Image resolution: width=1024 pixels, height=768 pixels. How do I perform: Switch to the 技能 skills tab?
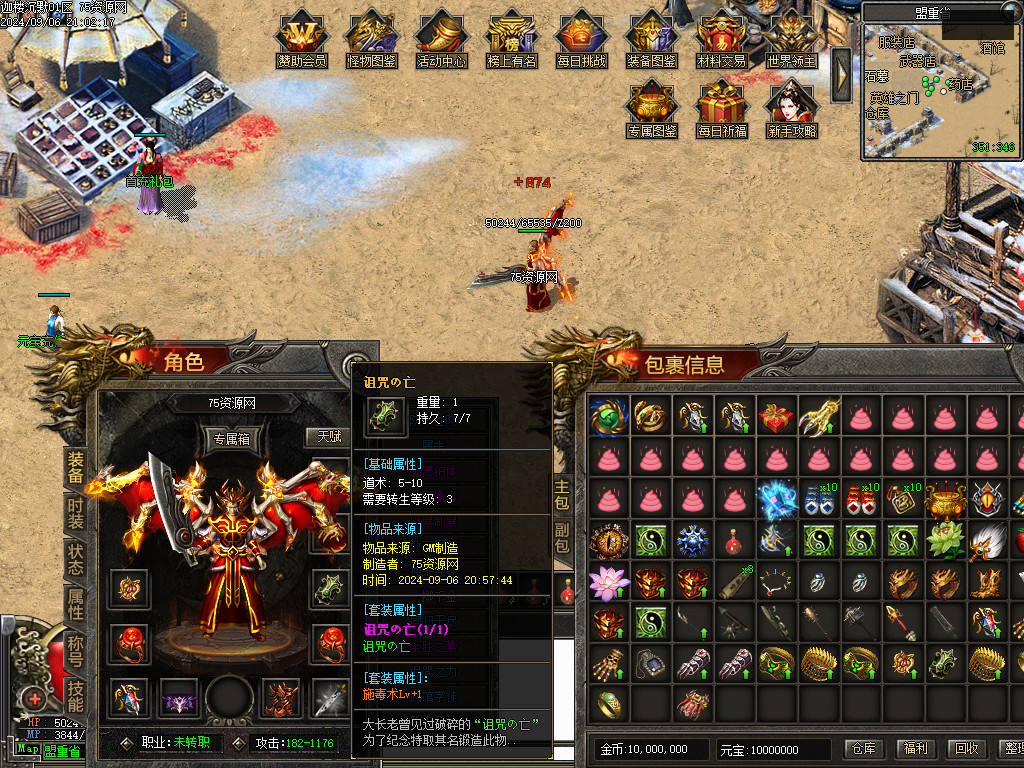76,691
